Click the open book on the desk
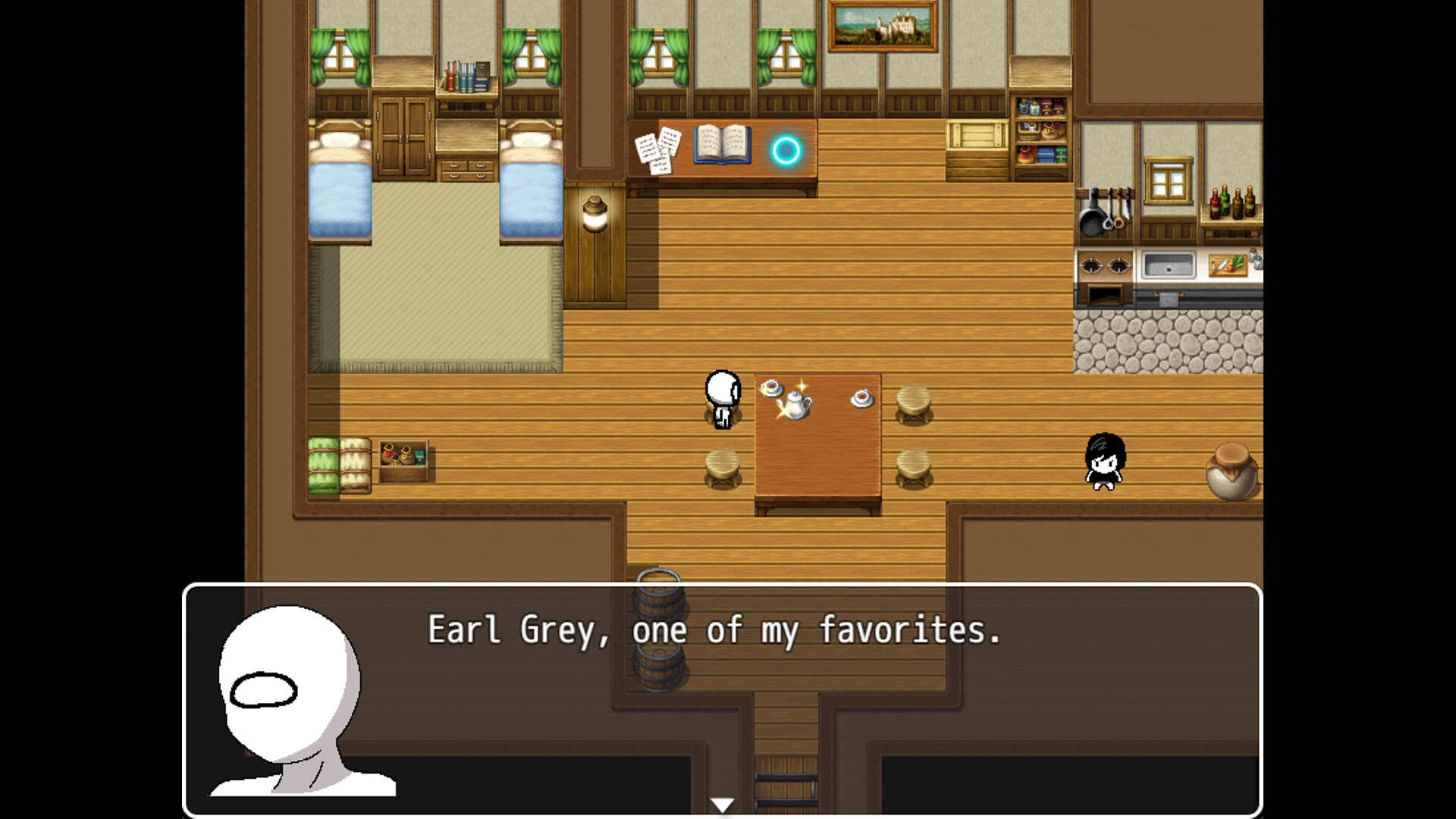The height and width of the screenshot is (819, 1456). [x=719, y=146]
